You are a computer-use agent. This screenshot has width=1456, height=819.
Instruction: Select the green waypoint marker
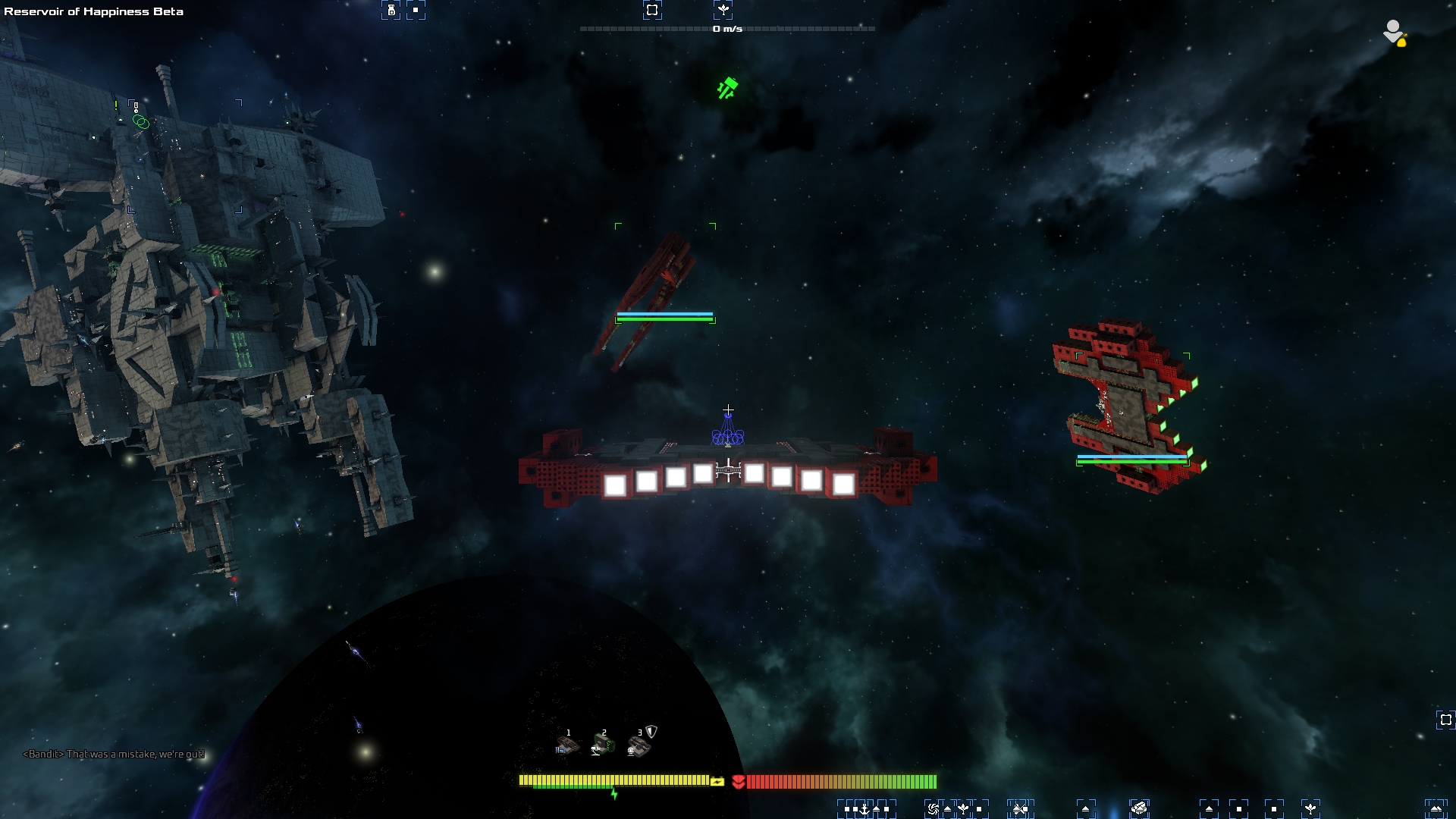click(x=726, y=89)
